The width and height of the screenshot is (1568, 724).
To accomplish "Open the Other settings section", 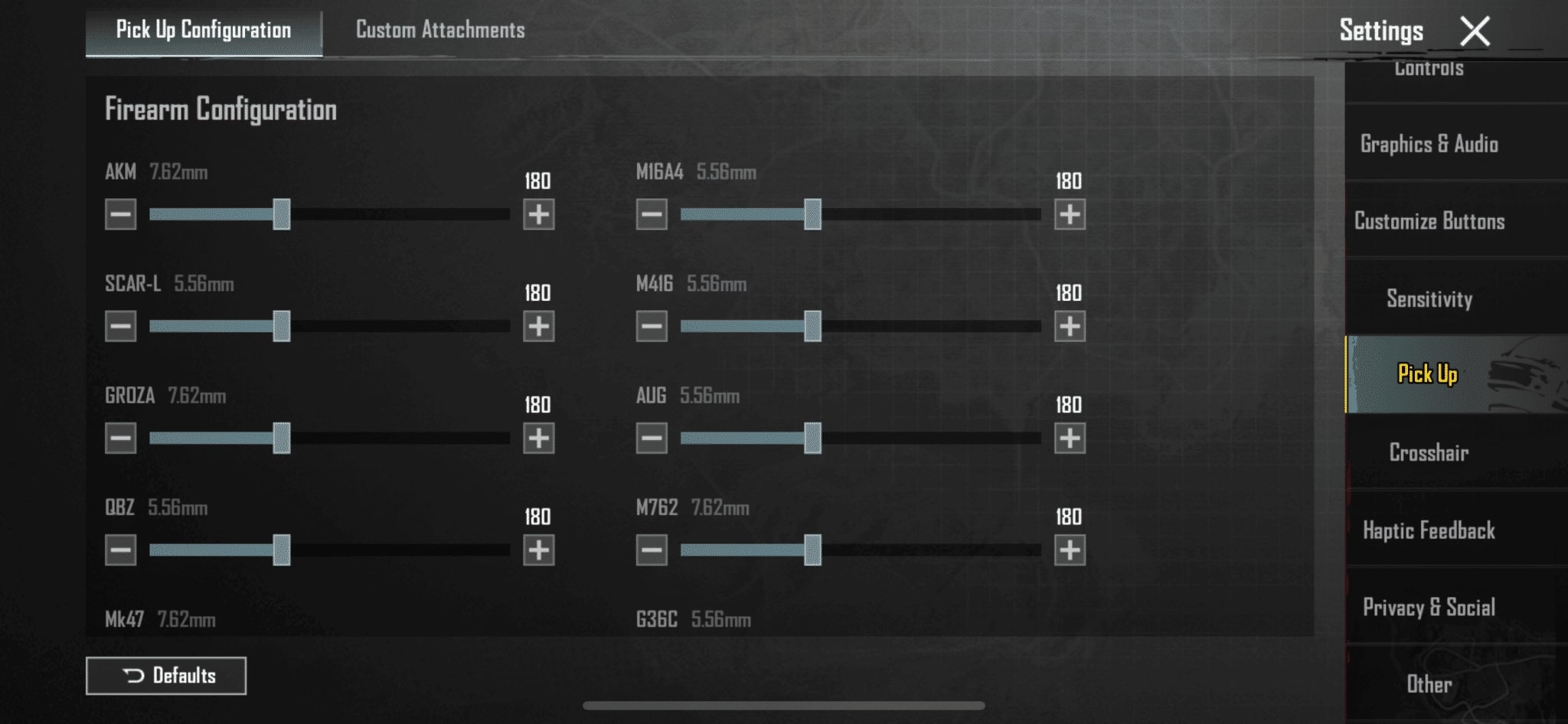I will point(1429,683).
